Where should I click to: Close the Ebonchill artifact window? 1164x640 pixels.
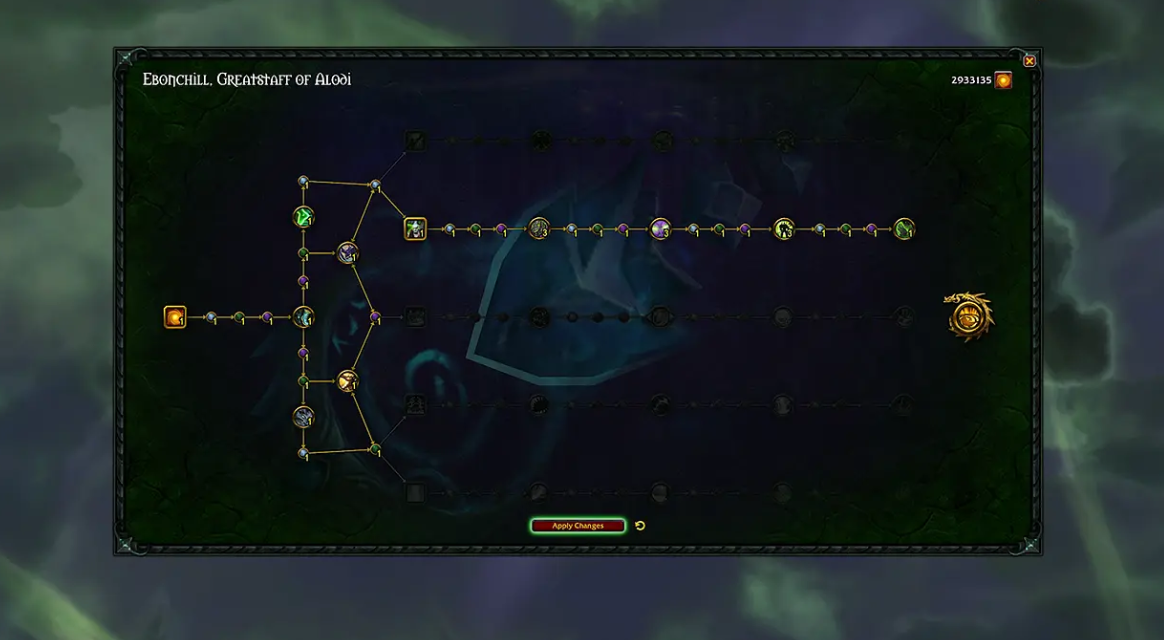click(1029, 61)
